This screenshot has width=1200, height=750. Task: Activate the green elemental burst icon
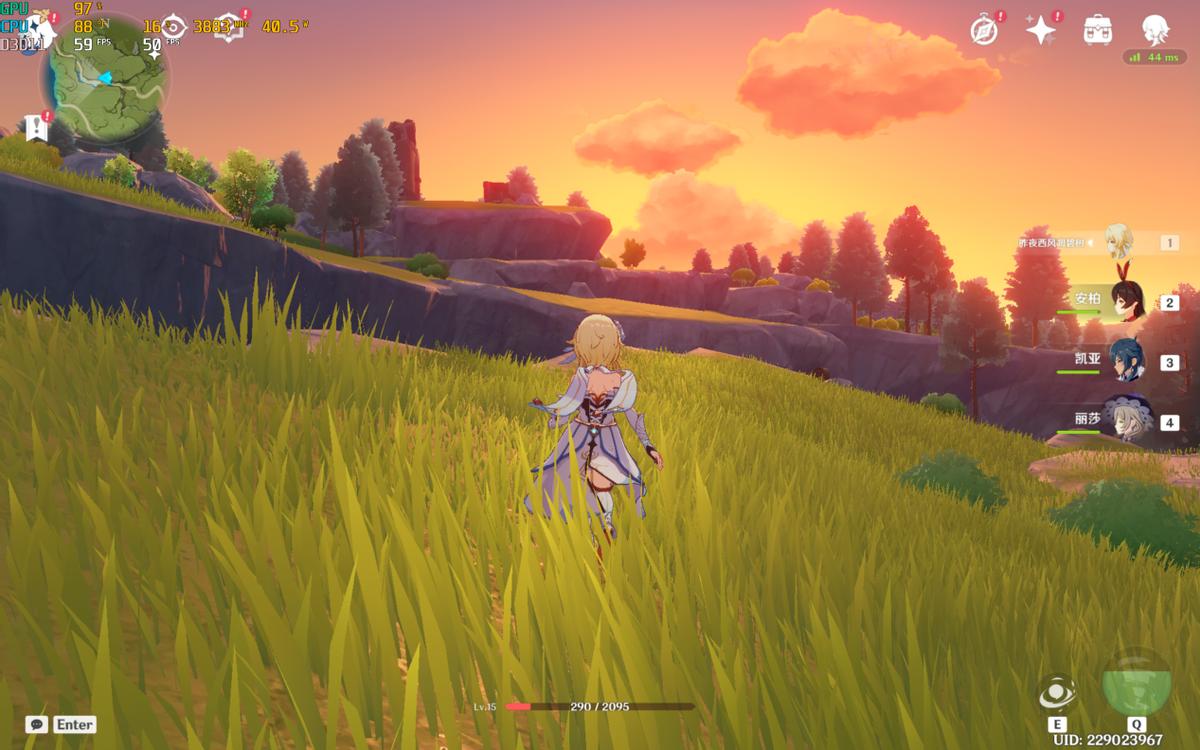[x=1136, y=683]
